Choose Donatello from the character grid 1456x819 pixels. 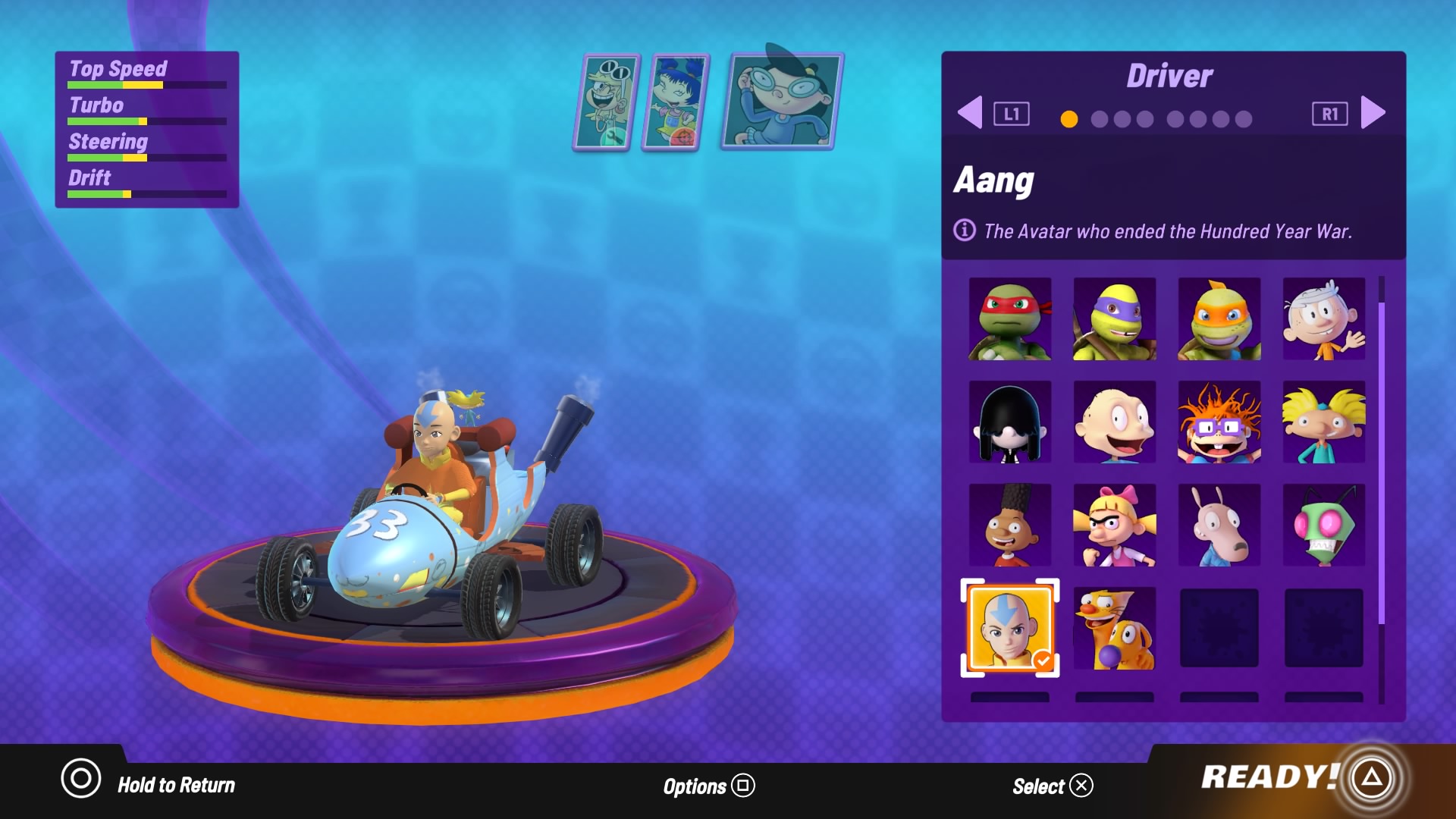(1114, 318)
